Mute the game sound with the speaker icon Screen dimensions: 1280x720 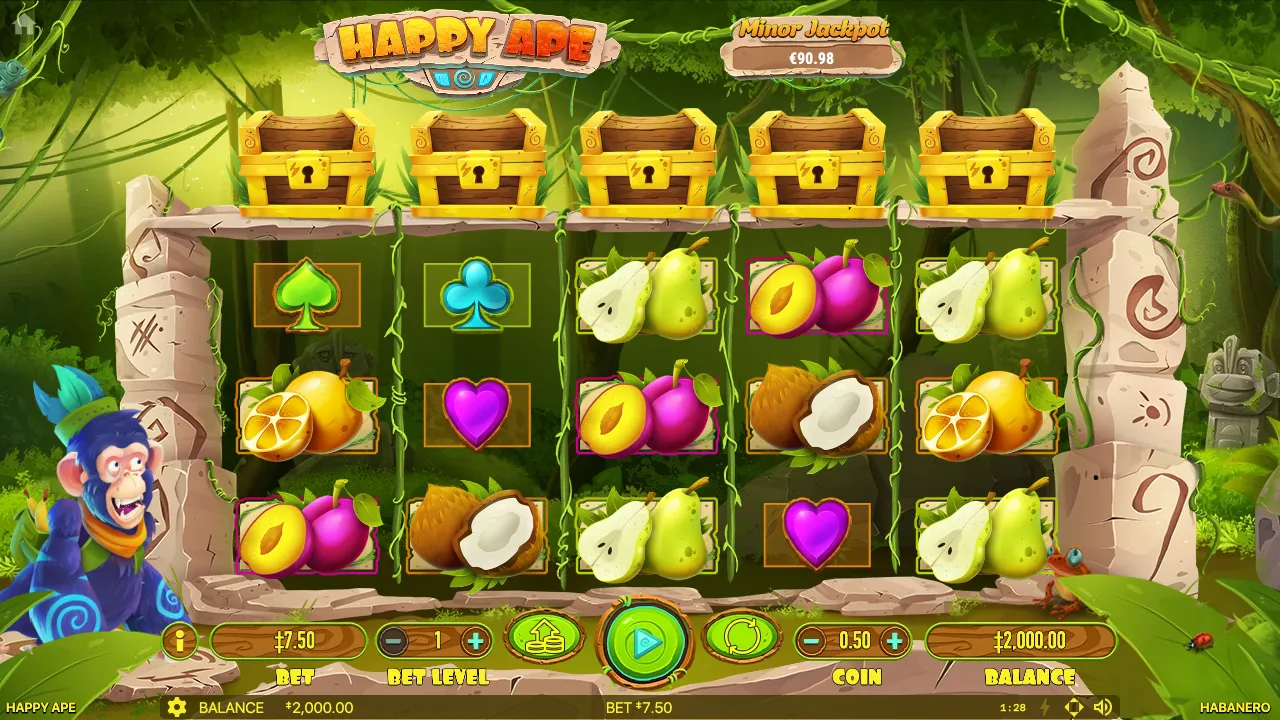(1100, 708)
